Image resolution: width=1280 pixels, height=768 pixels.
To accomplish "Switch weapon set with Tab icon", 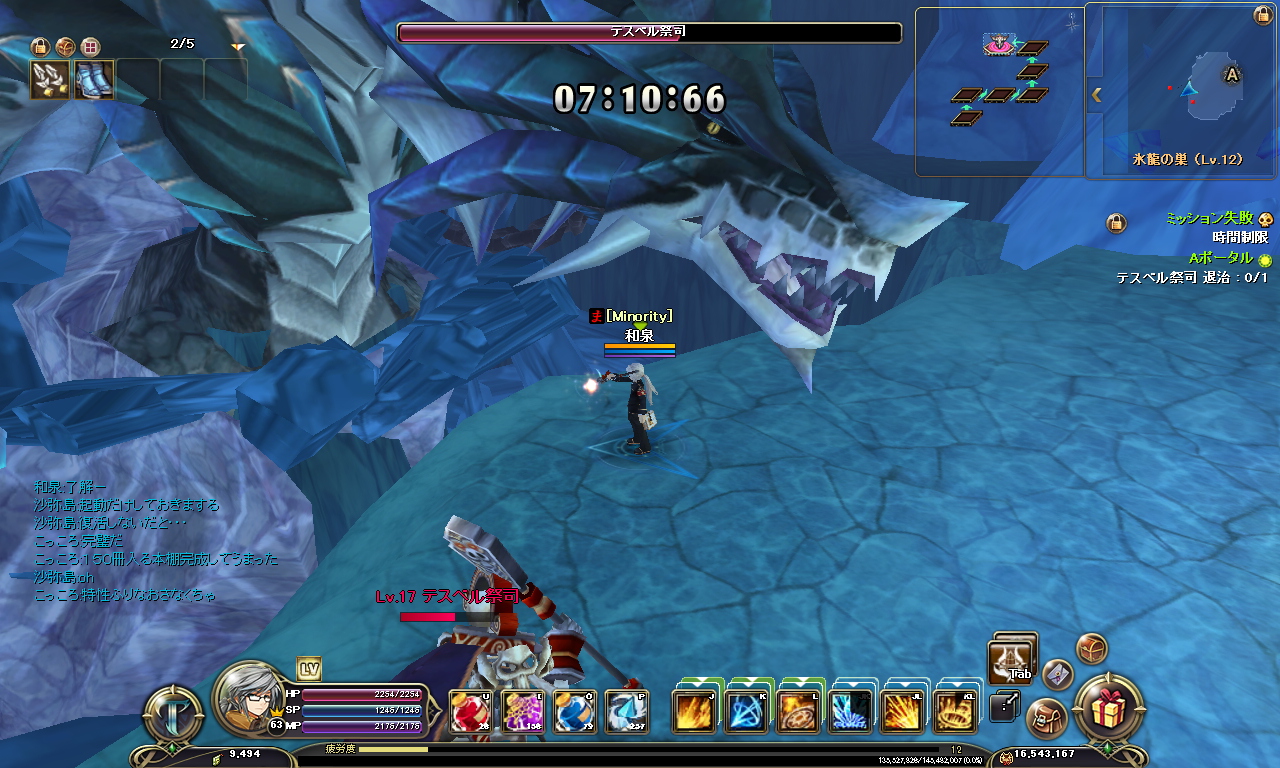I will pos(1011,660).
